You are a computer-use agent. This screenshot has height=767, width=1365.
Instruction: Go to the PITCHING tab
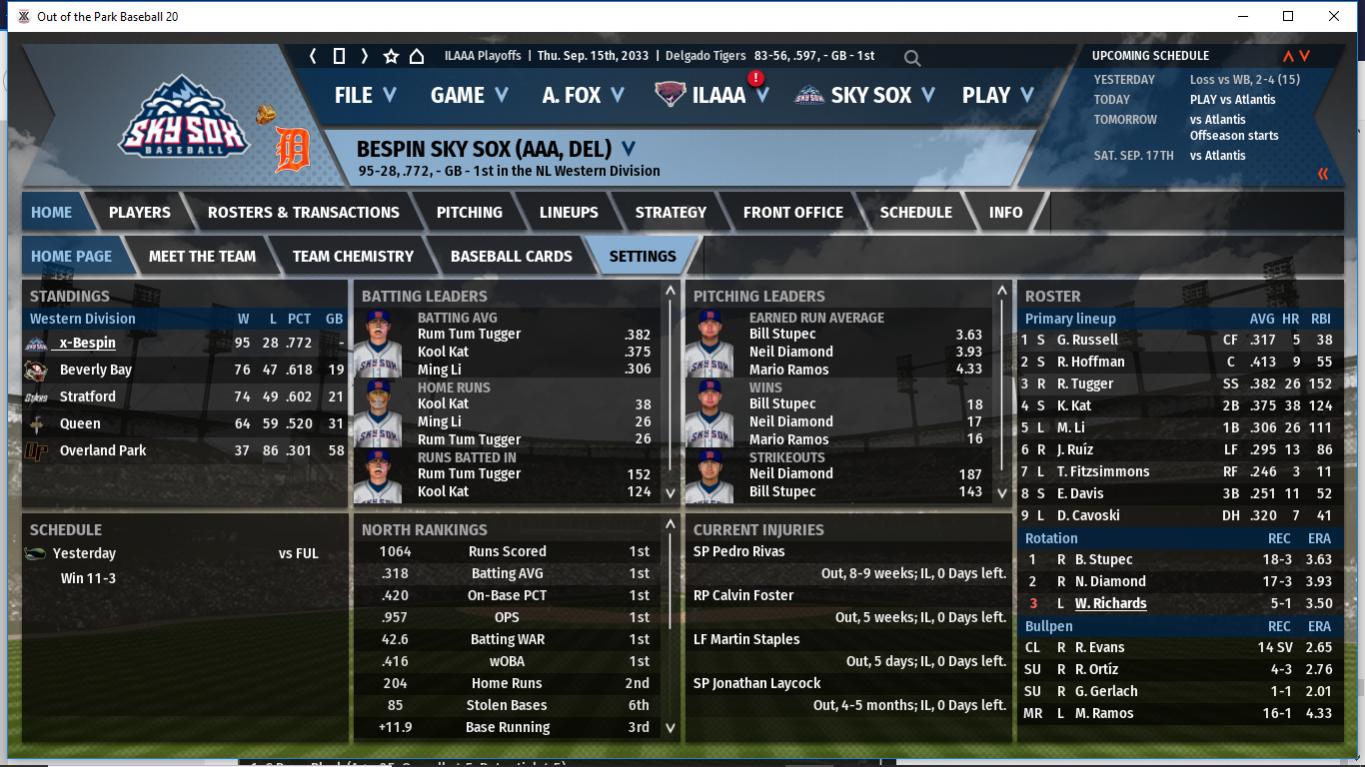[469, 212]
